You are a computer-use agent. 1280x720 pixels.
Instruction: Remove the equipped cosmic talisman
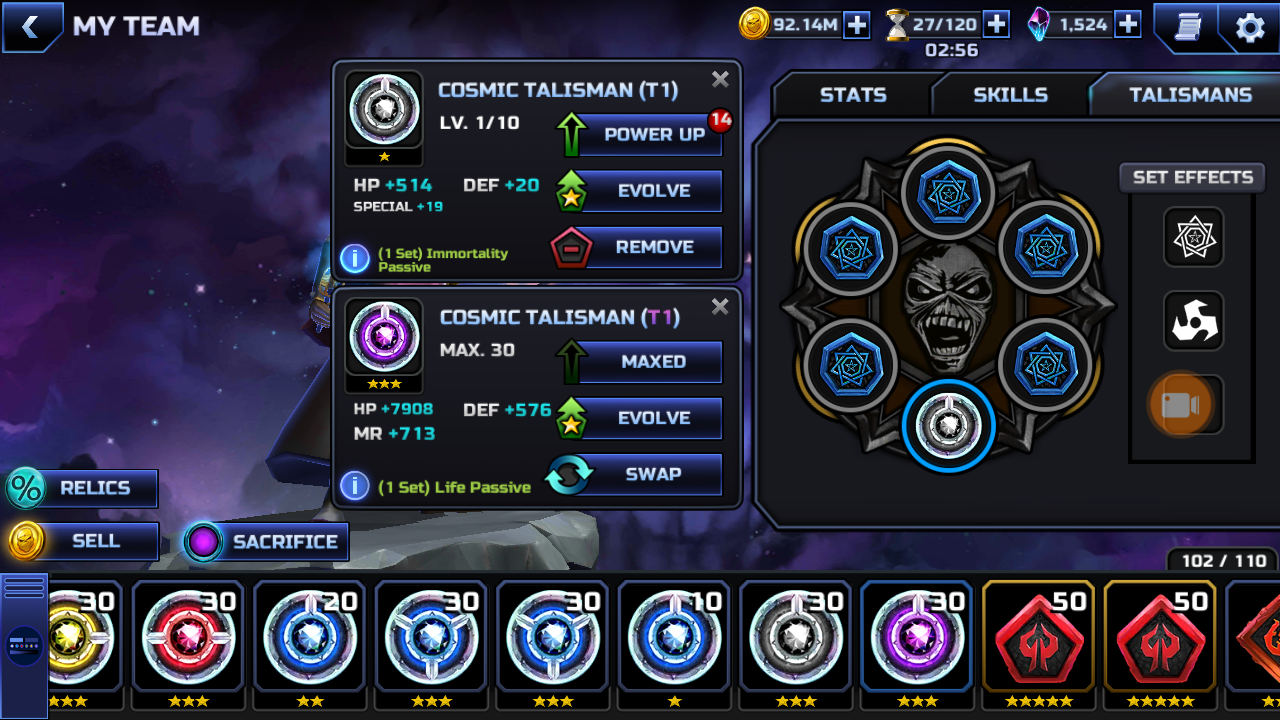click(x=640, y=247)
